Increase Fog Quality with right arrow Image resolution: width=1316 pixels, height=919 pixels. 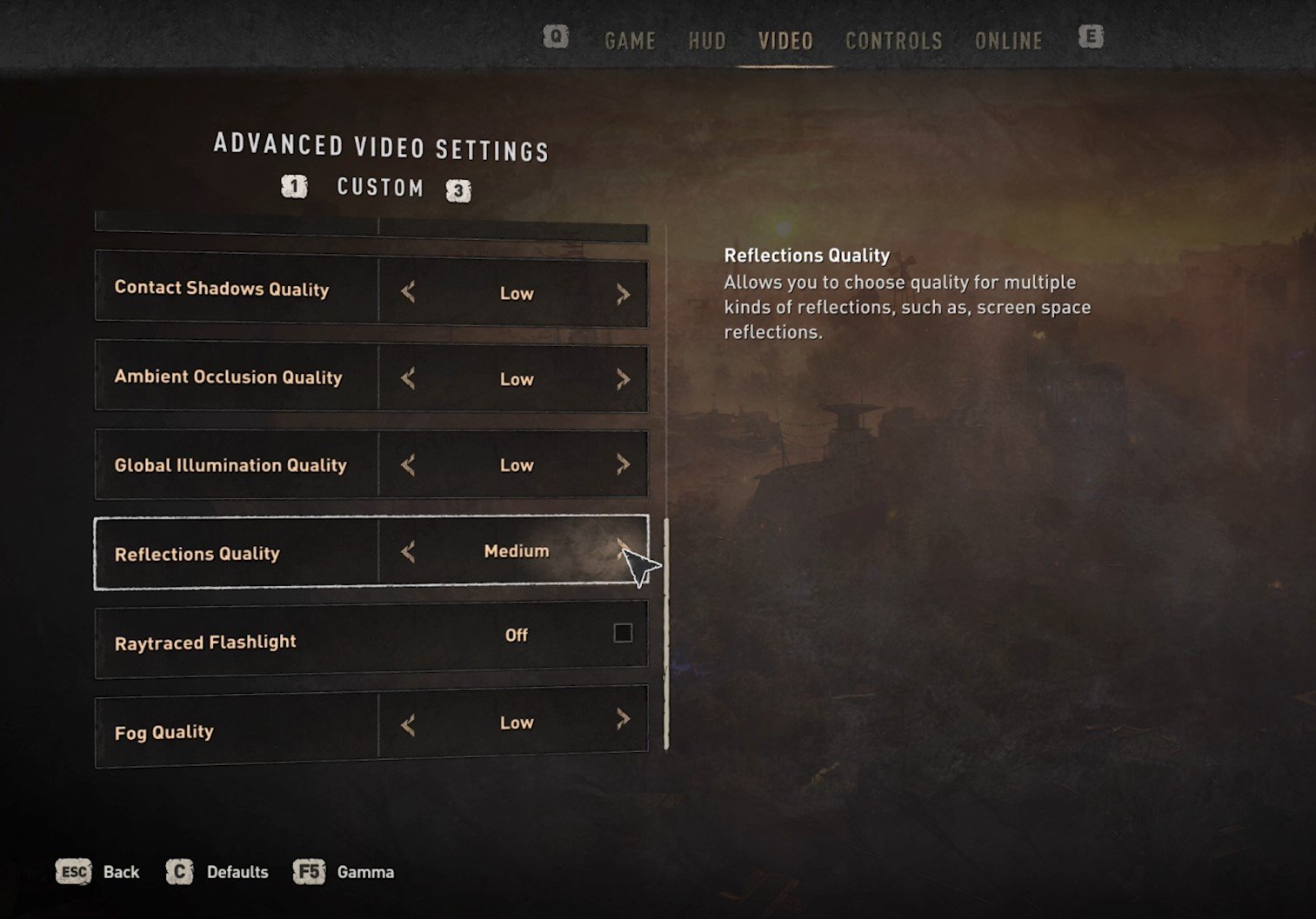pyautogui.click(x=623, y=719)
